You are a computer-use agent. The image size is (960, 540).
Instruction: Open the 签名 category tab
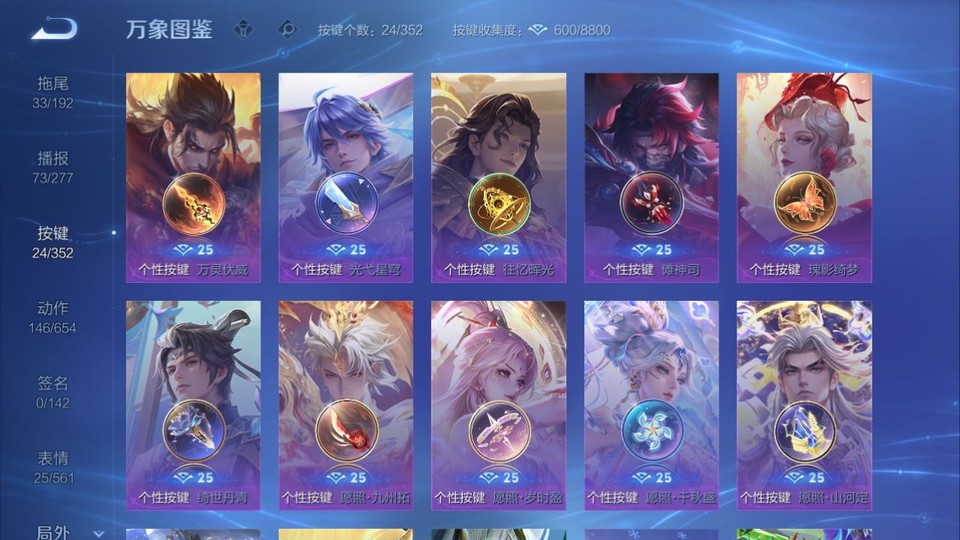point(53,391)
